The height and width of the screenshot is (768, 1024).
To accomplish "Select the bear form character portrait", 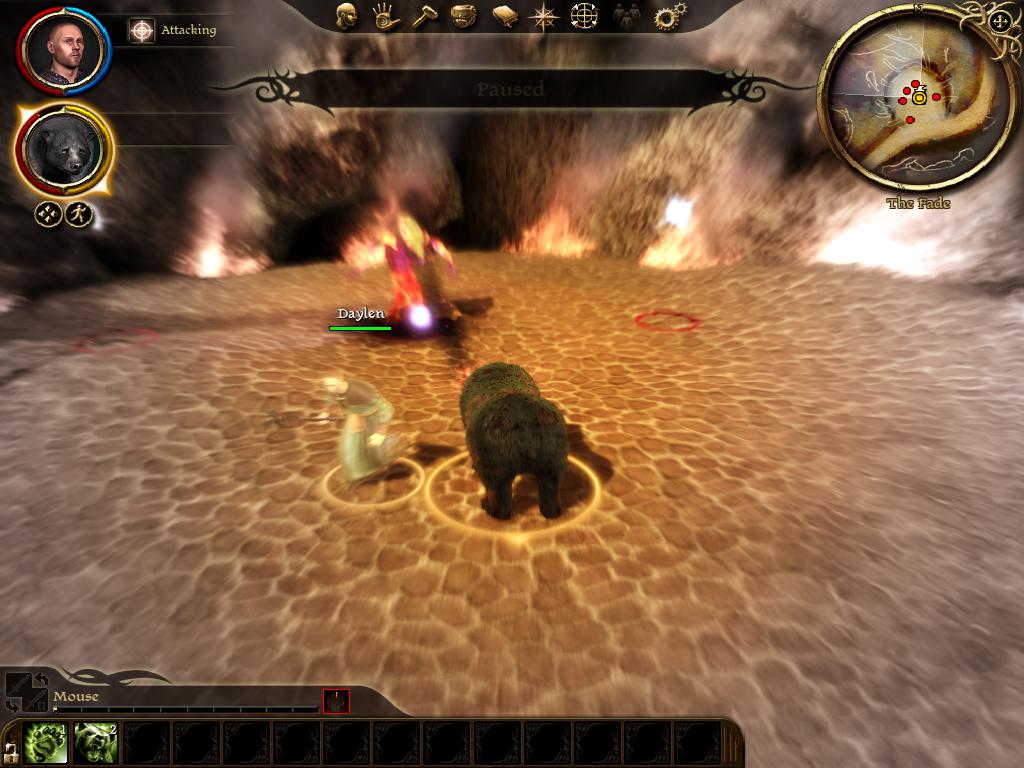I will click(x=64, y=150).
